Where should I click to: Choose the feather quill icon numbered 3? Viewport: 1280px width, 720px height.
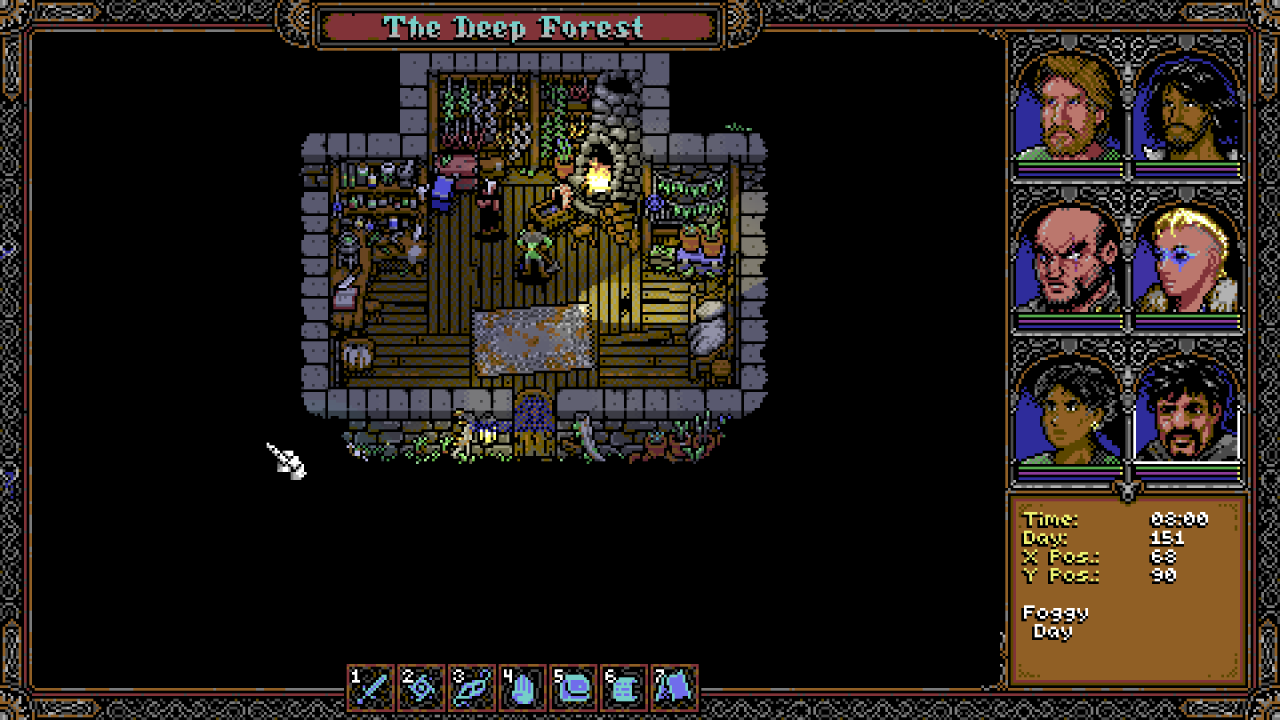(472, 688)
